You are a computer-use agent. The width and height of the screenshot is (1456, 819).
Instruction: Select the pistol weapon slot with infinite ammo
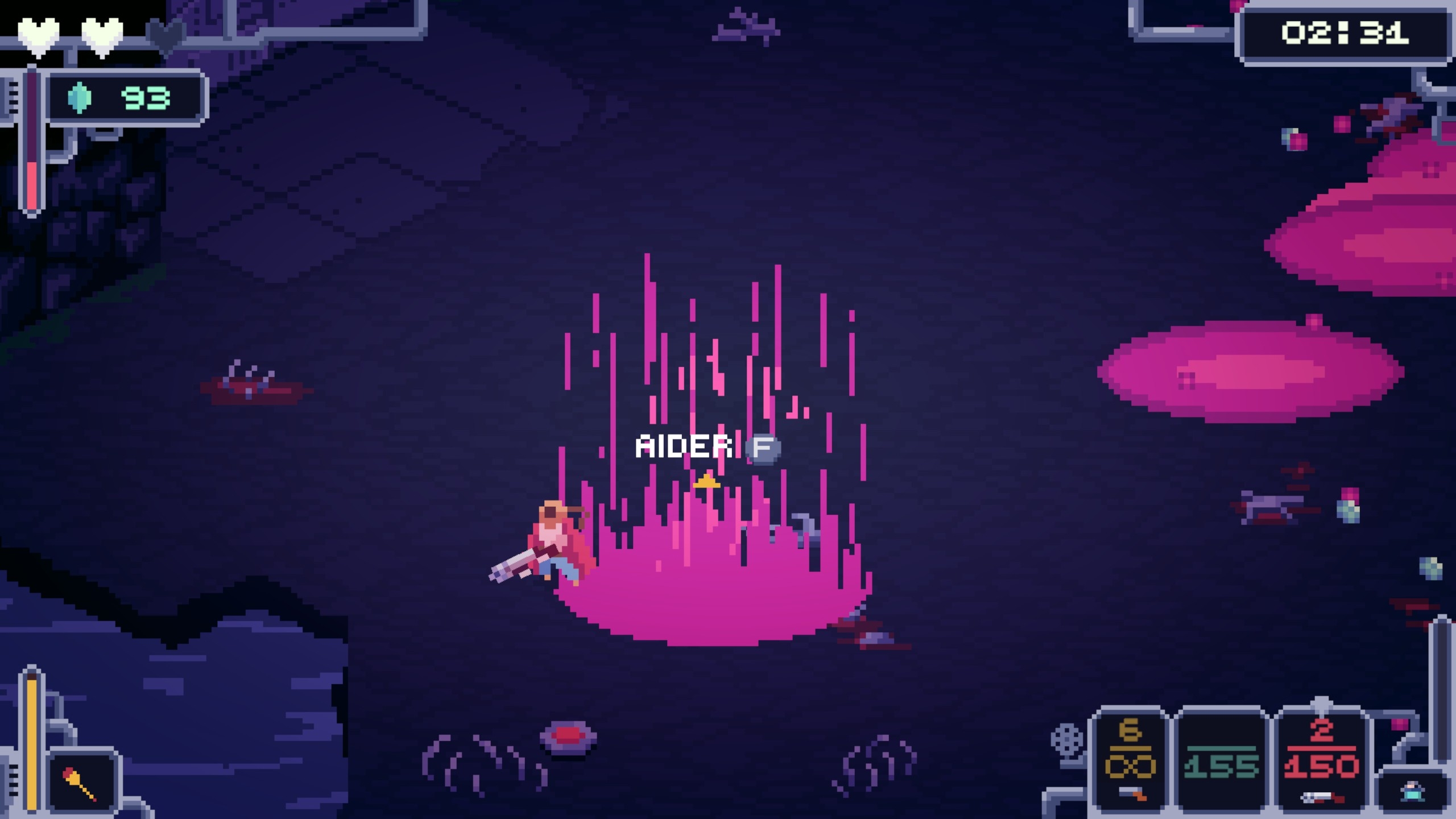click(1130, 762)
